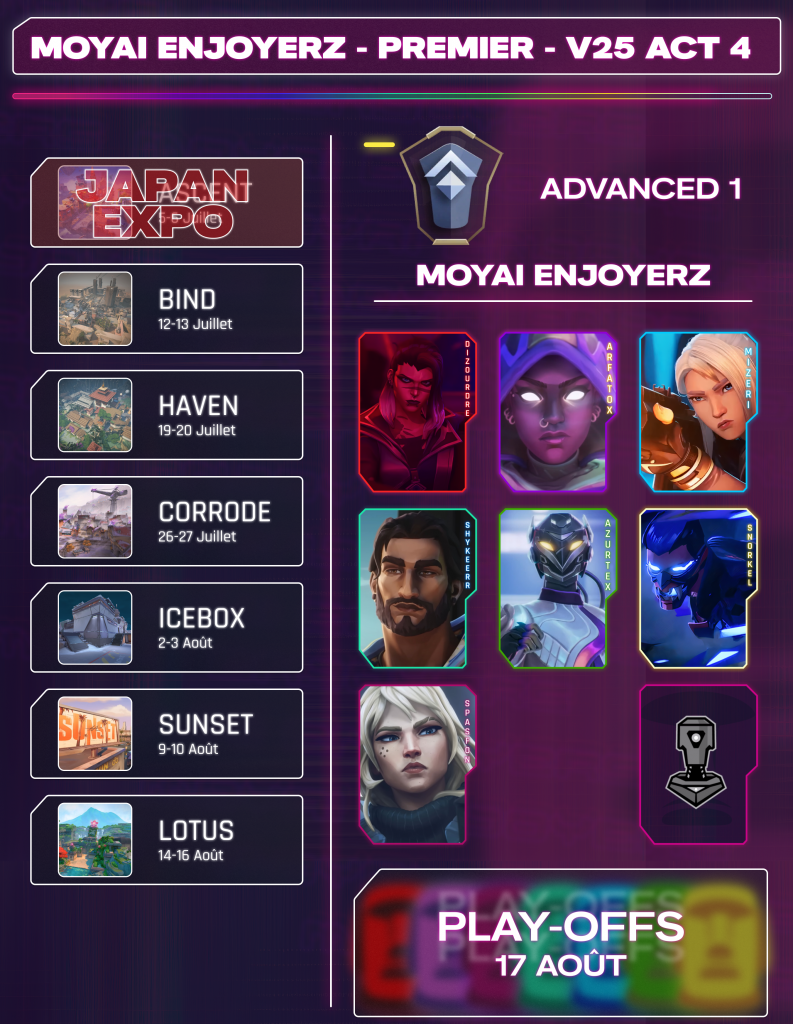This screenshot has height=1024, width=793.
Task: Open the Haven 19-20 Juillet entry
Action: [x=167, y=415]
